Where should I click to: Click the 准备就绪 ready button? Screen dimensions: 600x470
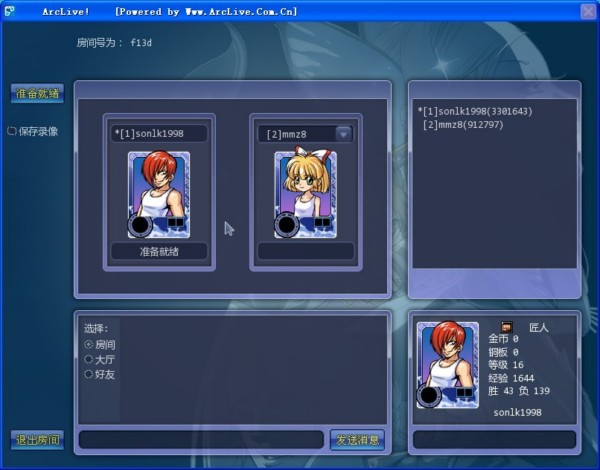pos(37,94)
